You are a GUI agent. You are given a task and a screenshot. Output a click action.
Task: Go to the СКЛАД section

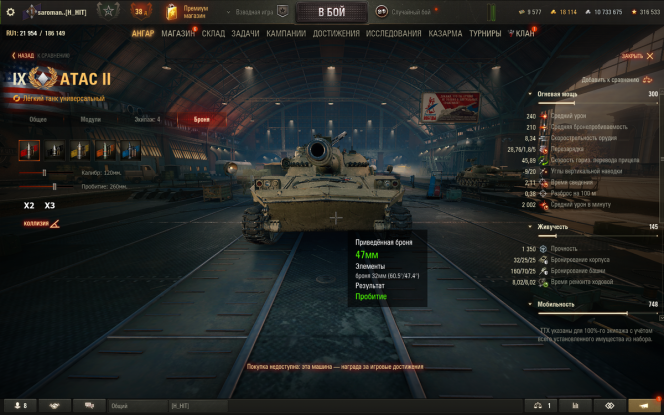coord(213,33)
